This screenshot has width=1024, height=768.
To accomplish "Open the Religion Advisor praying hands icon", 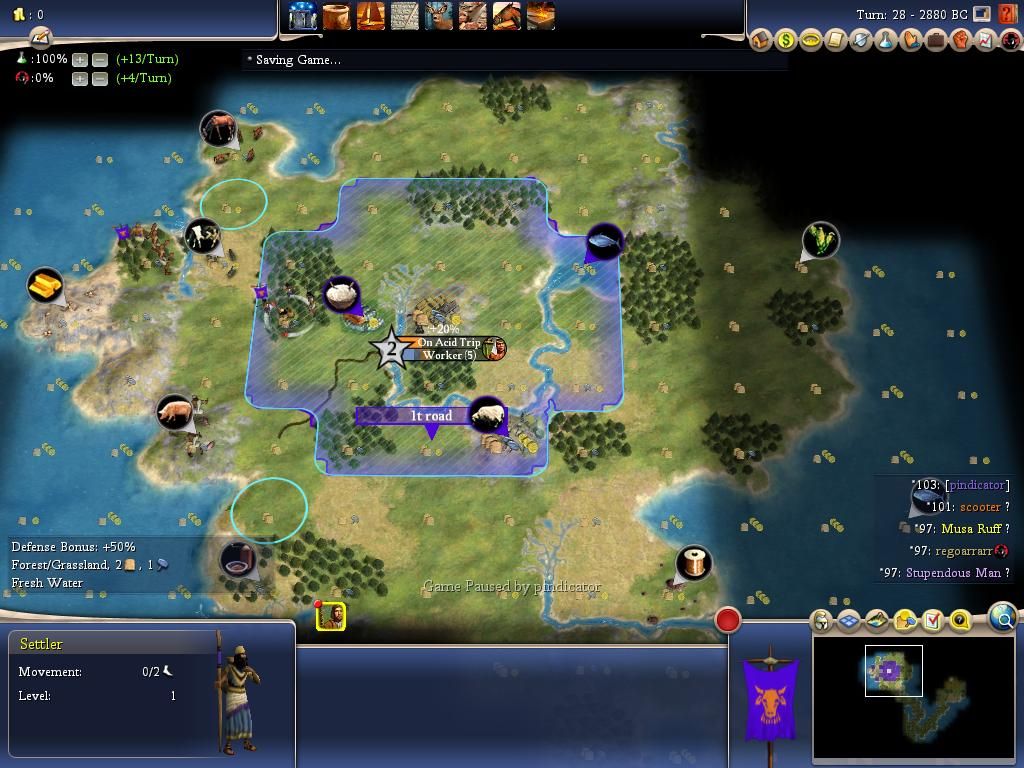I will (911, 41).
